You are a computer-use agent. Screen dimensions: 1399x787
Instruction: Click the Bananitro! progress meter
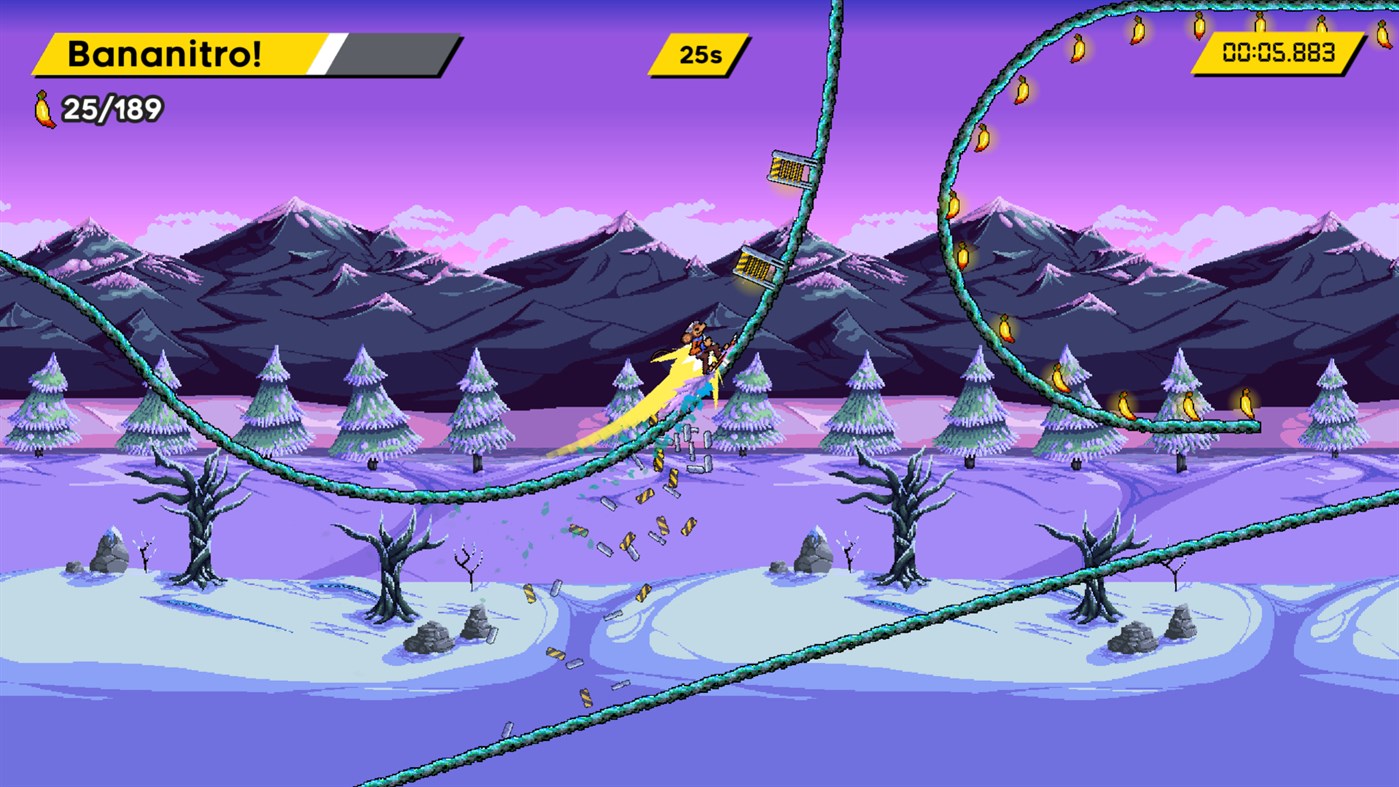[240, 52]
